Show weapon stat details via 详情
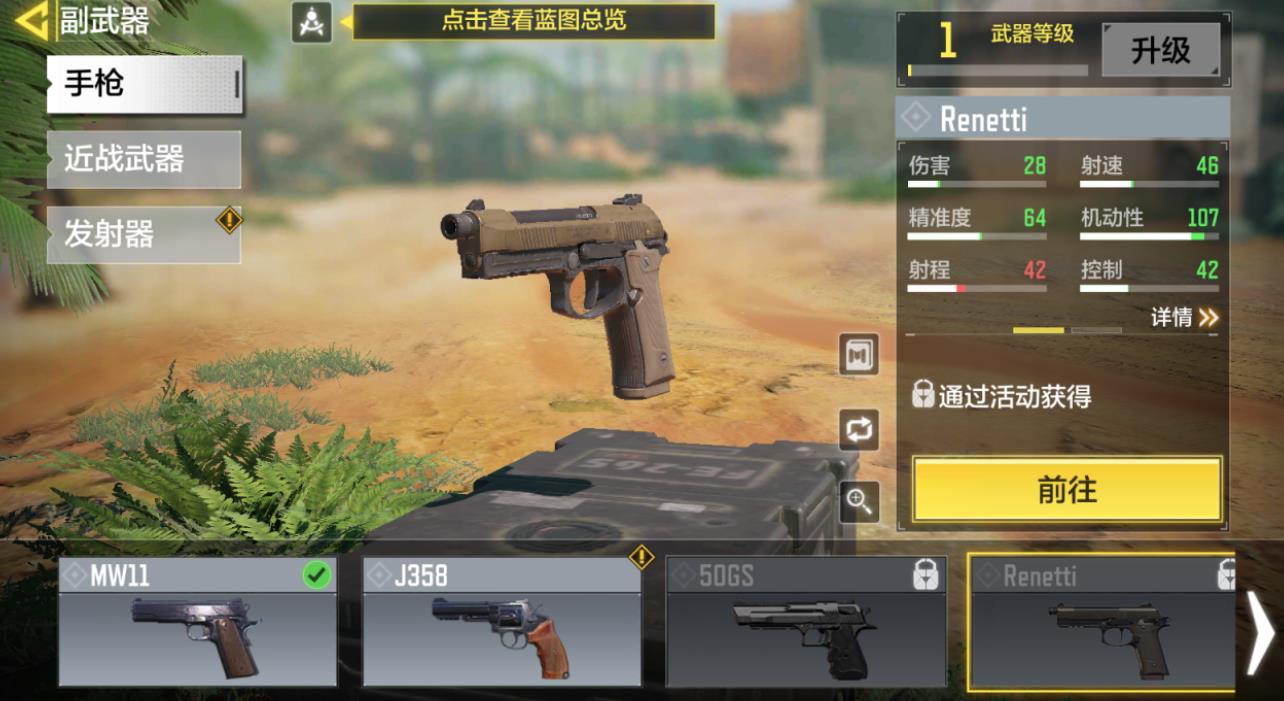 (1184, 318)
